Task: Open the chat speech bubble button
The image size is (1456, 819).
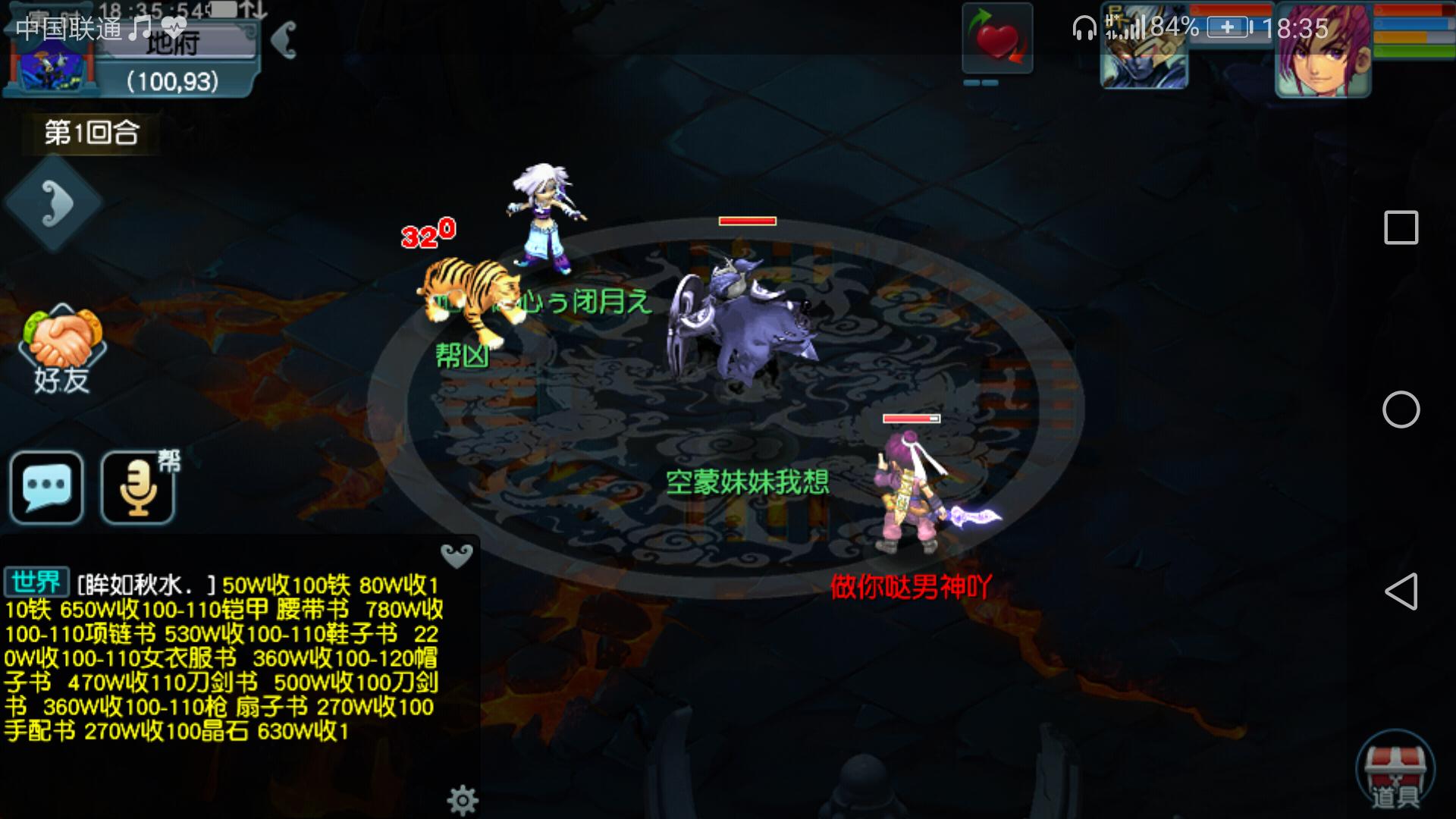Action: (x=47, y=487)
